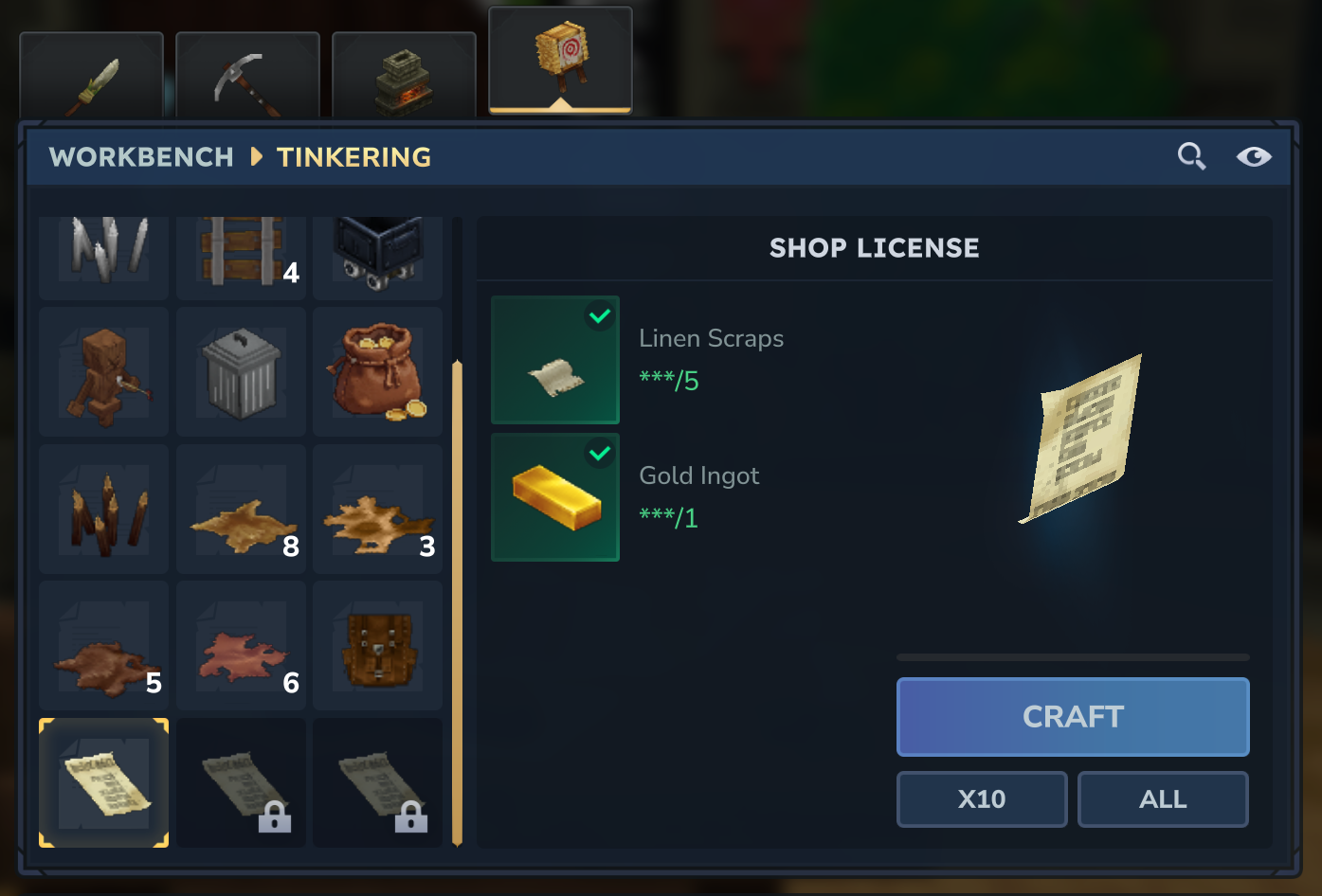The image size is (1322, 896).
Task: Click the X10 craft button
Action: [982, 799]
